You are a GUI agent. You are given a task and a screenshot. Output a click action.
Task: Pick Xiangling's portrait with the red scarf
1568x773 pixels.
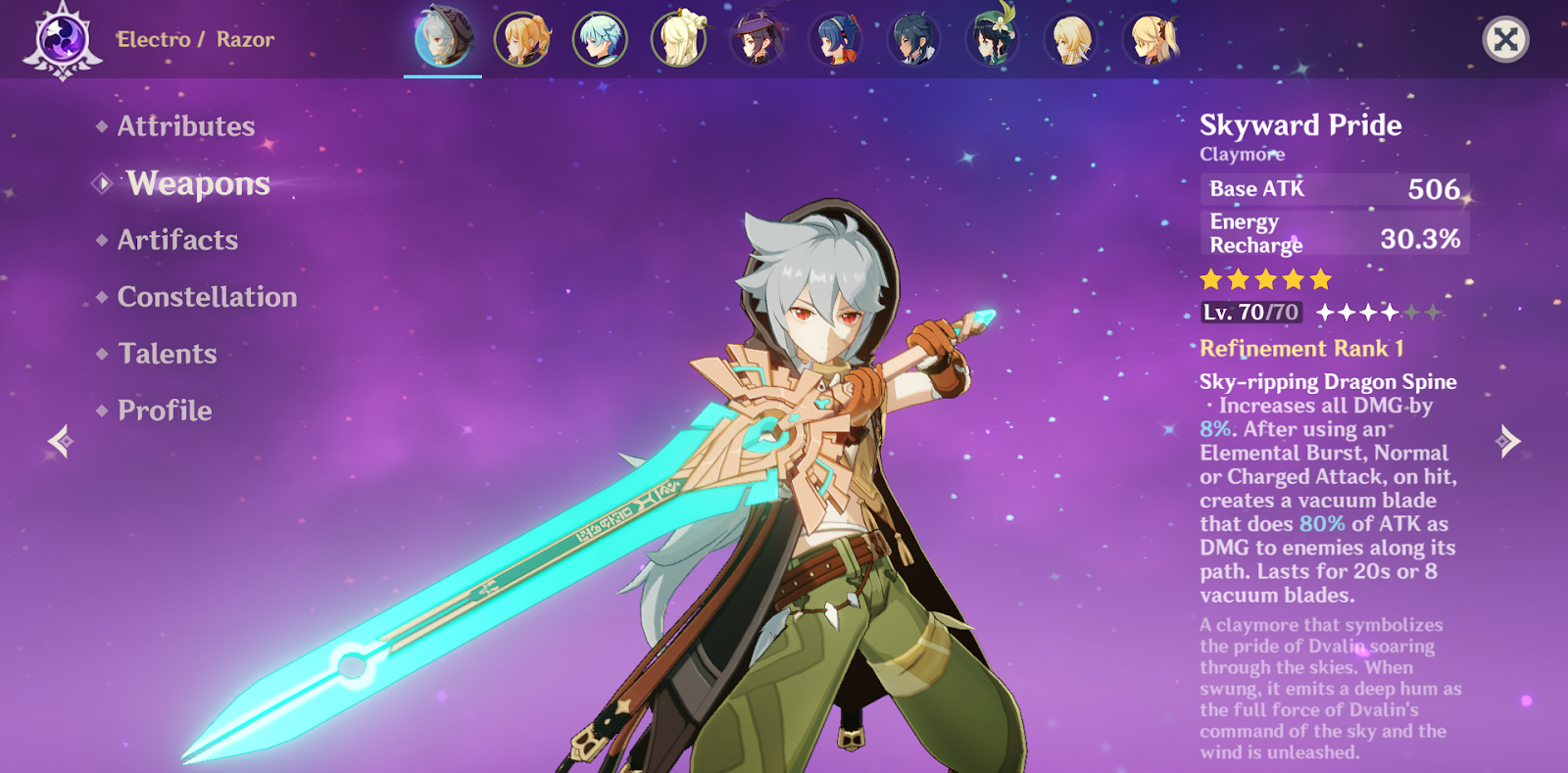[835, 39]
